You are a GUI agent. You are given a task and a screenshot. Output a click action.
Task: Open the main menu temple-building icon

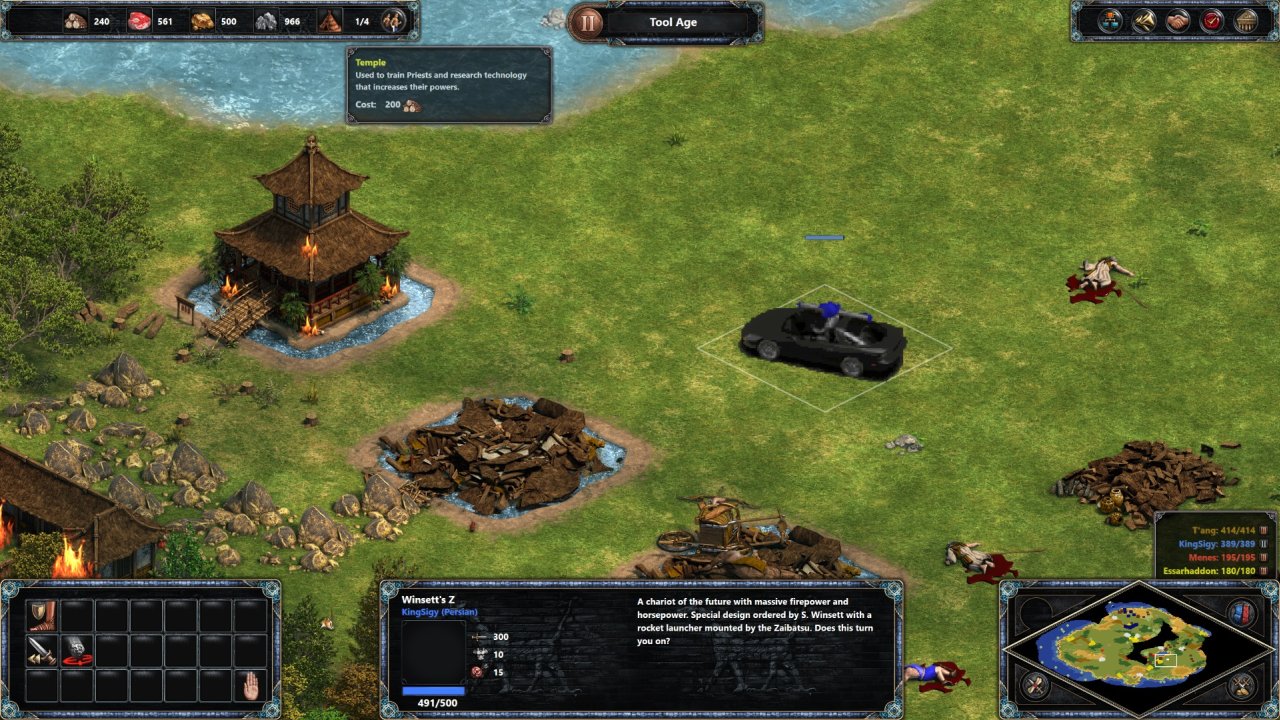coord(1246,21)
